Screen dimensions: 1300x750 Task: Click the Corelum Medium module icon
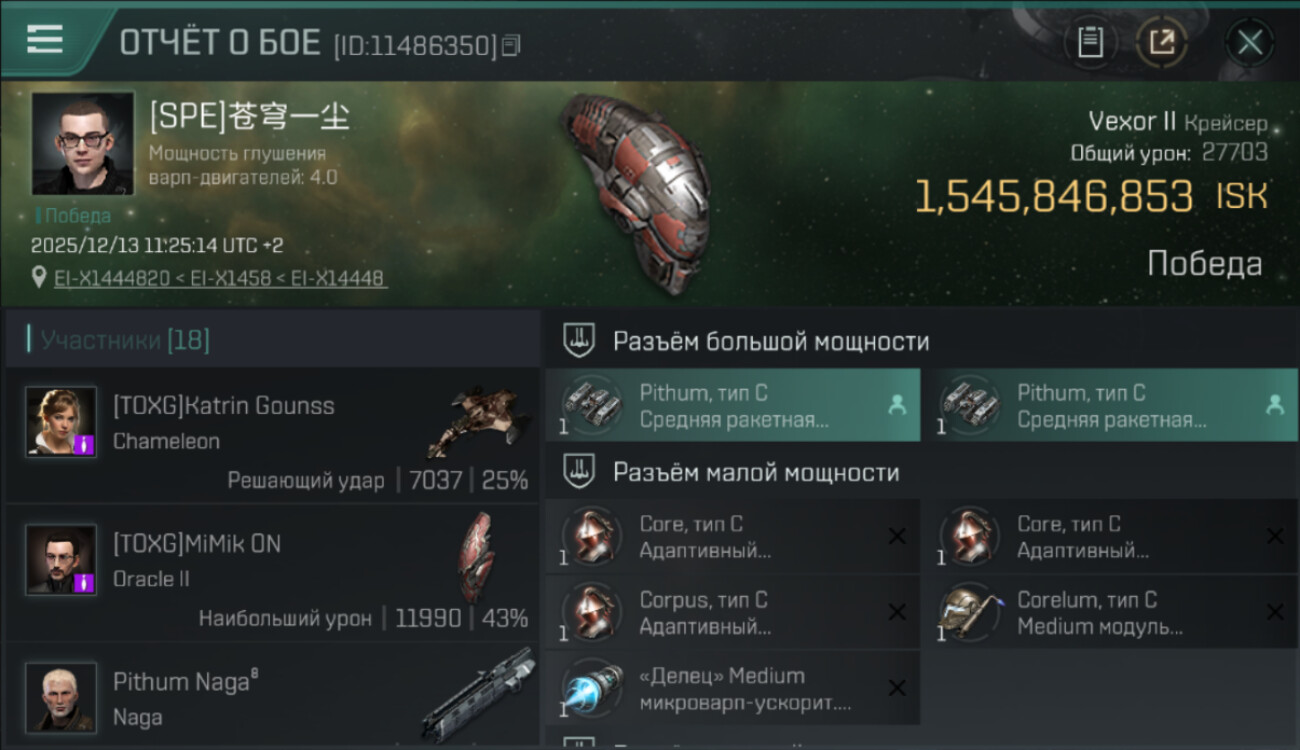[x=968, y=612]
